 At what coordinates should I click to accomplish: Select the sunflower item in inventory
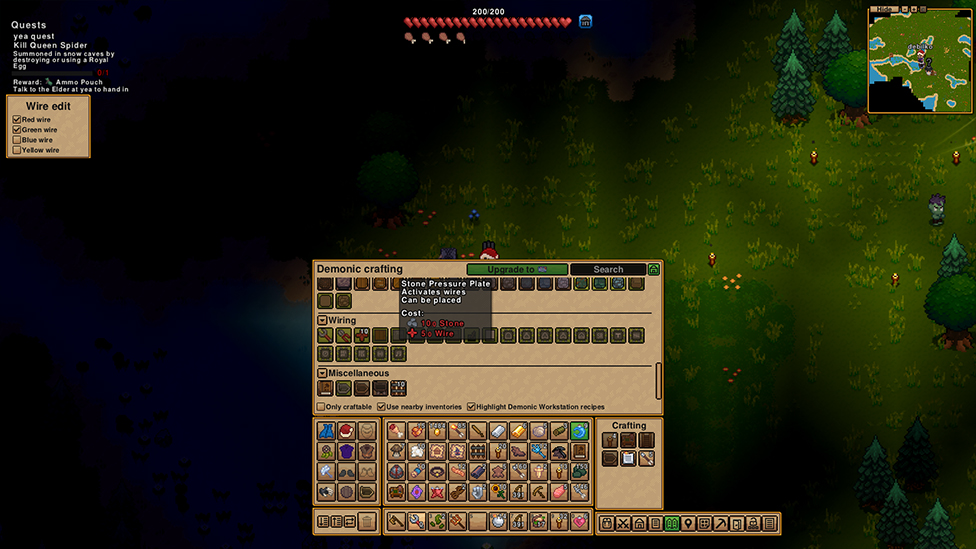(x=498, y=492)
